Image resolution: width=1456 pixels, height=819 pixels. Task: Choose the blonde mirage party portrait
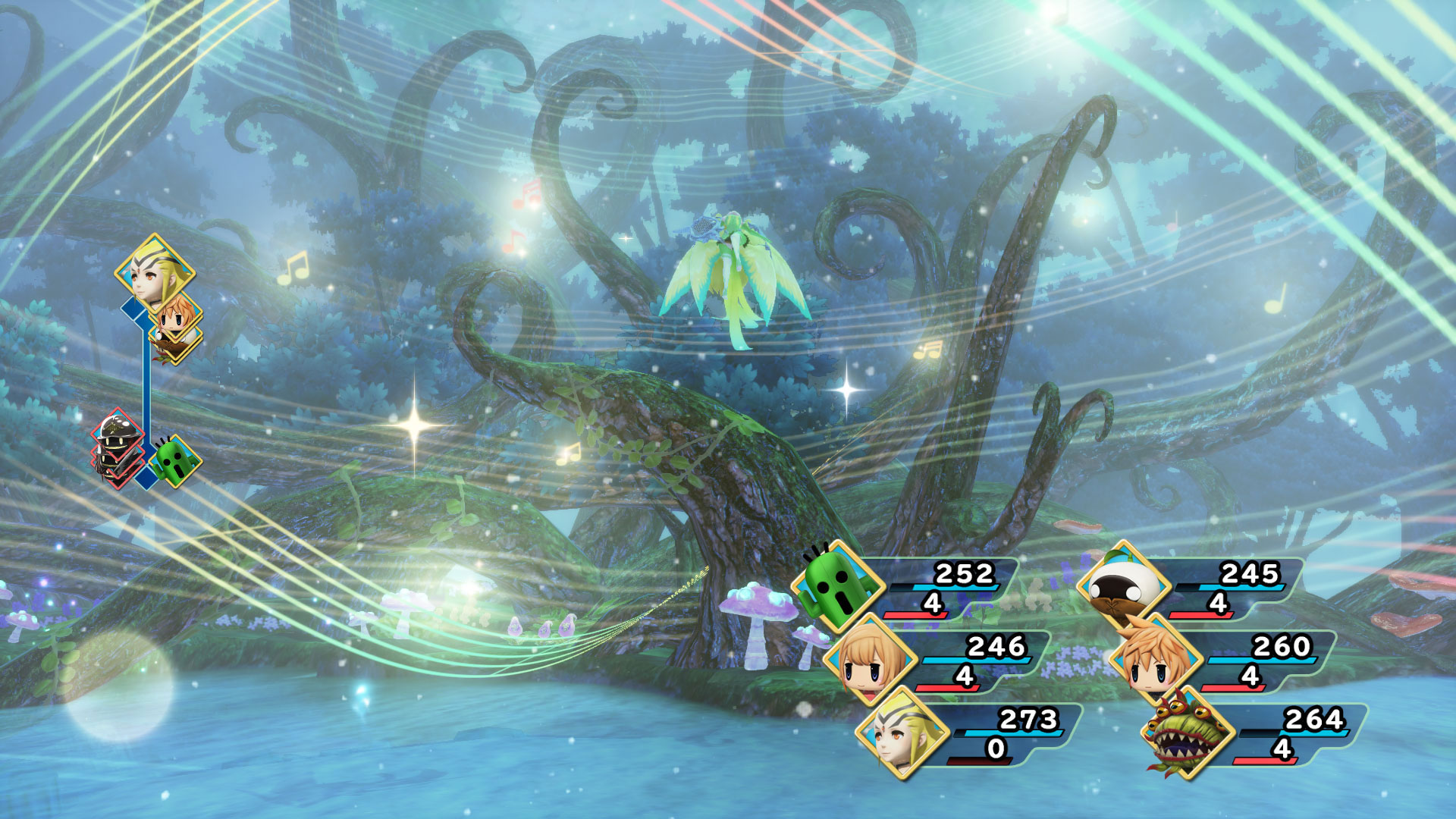(902, 733)
